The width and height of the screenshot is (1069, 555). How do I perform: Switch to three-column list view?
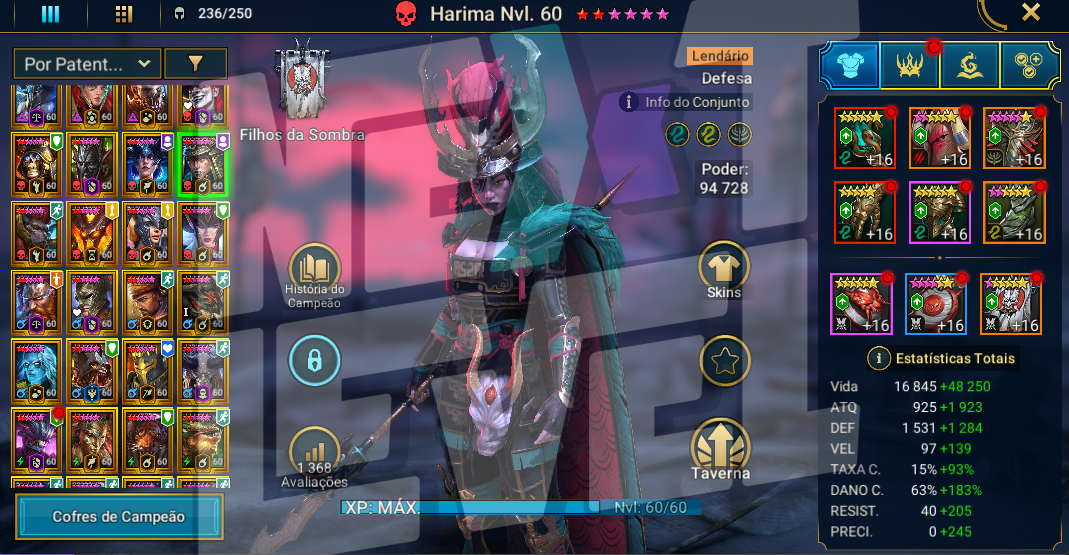tap(50, 14)
